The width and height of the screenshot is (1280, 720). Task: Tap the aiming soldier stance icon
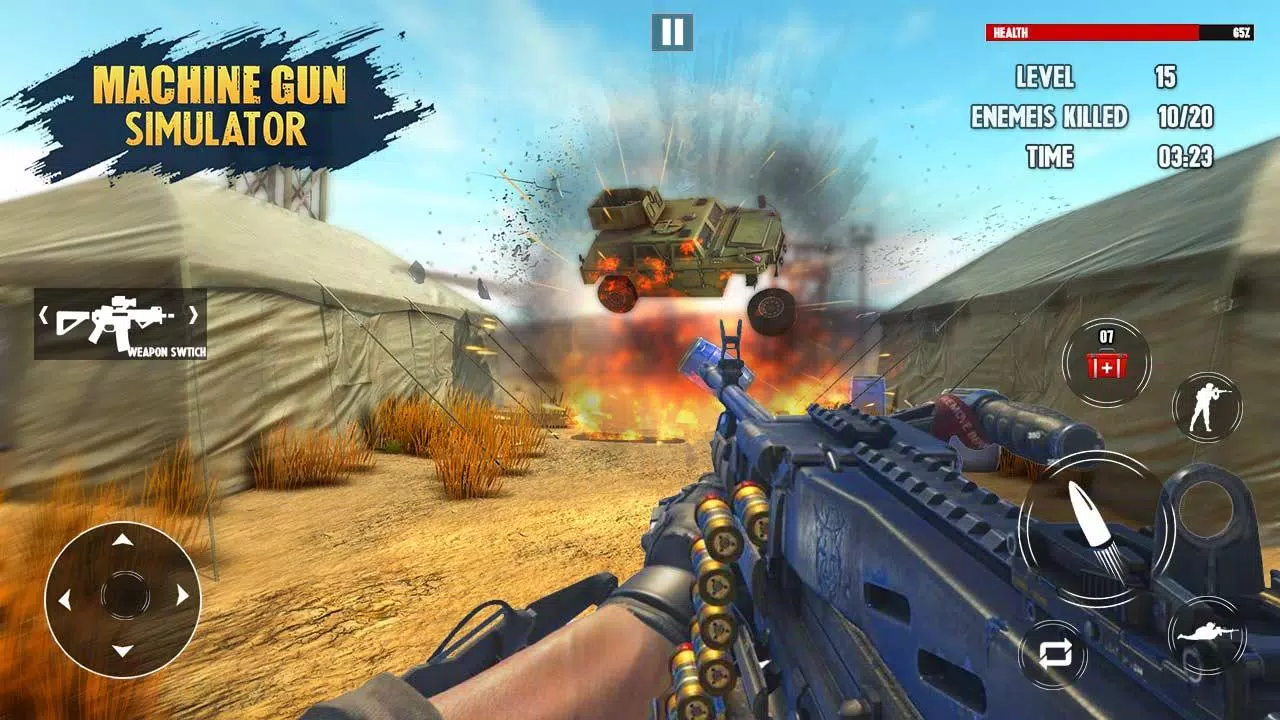[x=1206, y=407]
